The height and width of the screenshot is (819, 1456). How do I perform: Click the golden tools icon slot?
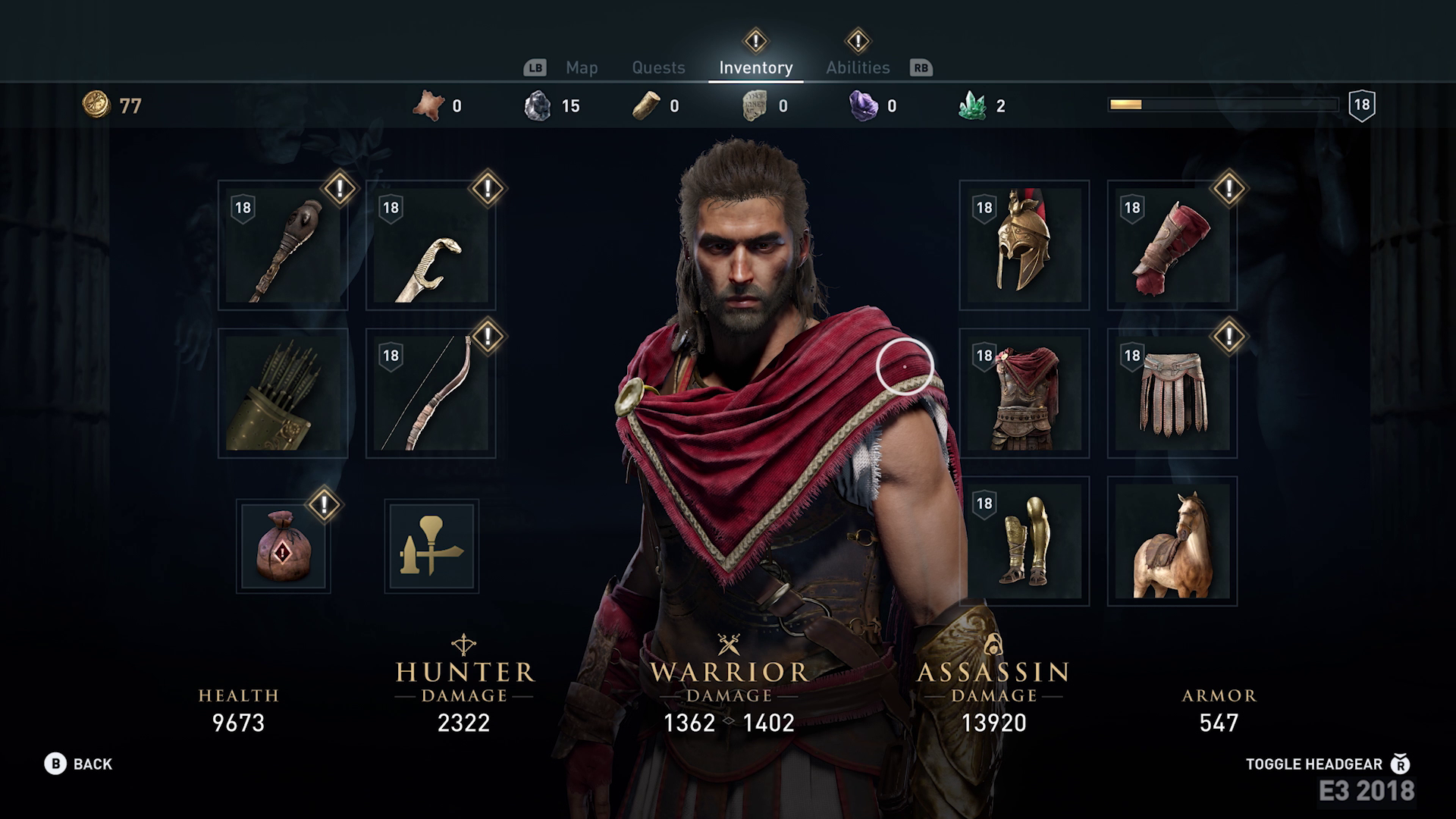(x=431, y=546)
